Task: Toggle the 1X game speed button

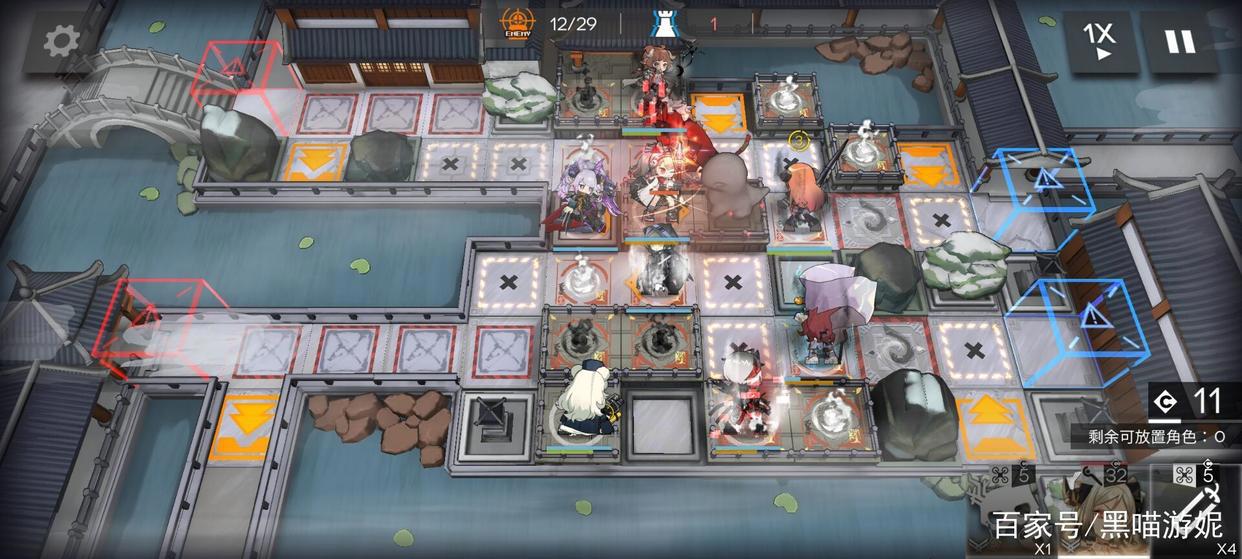Action: coord(1098,42)
